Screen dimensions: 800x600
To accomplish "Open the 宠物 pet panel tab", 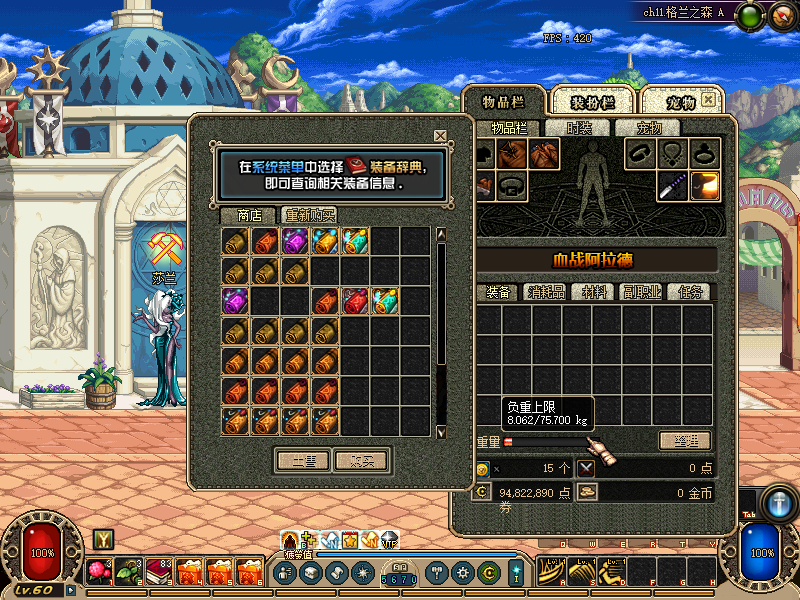I will [681, 102].
